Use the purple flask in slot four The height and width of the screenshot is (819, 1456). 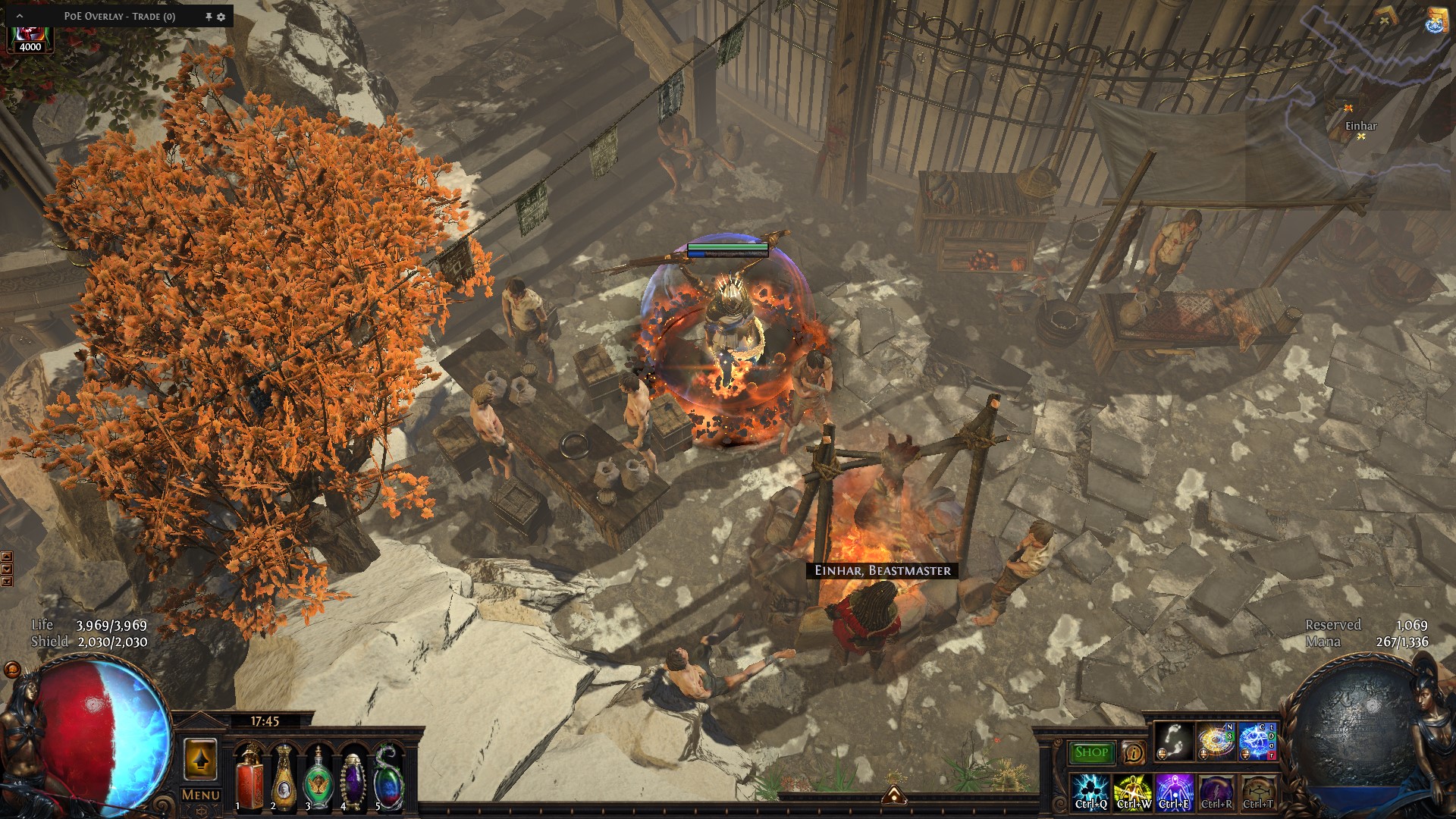353,777
